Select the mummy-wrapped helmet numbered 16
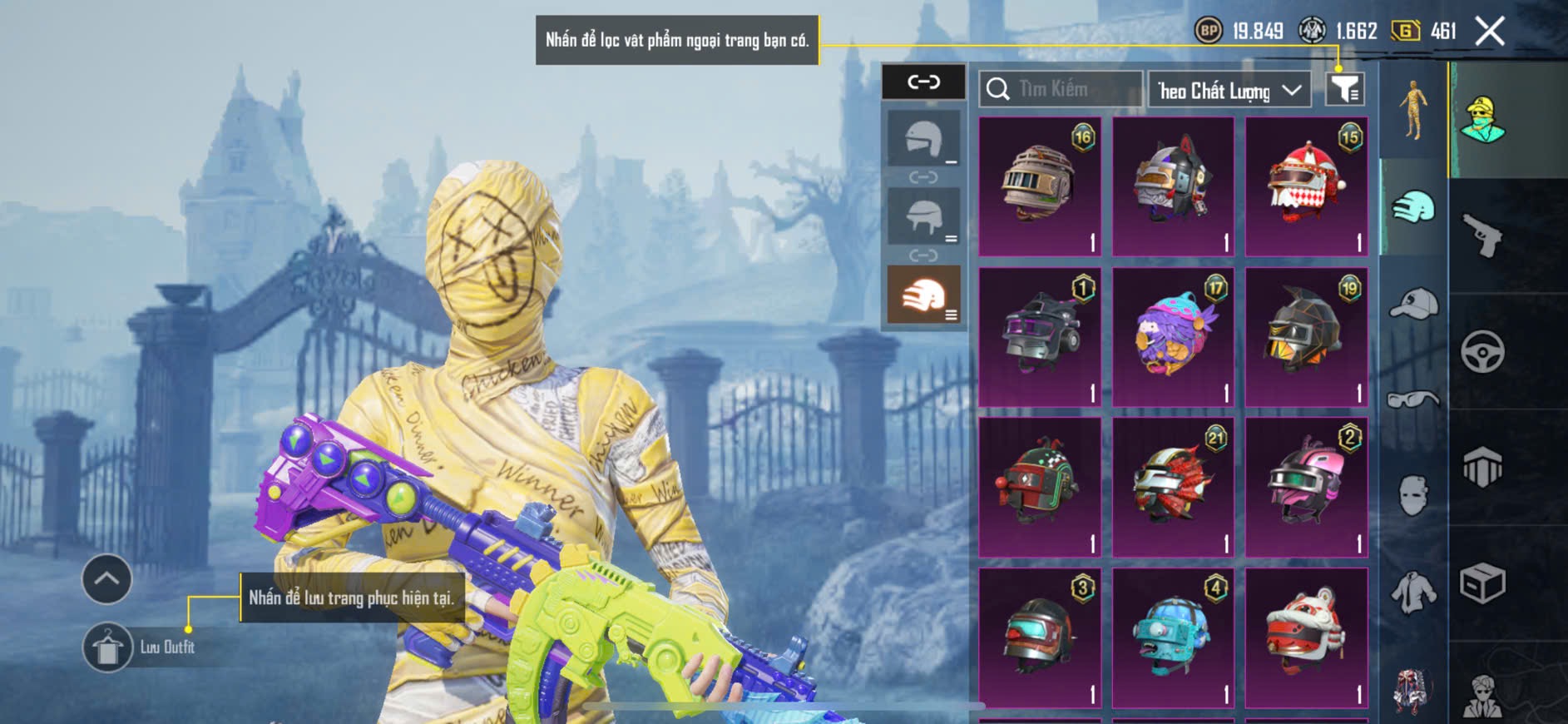This screenshot has height=724, width=1568. [x=1040, y=186]
